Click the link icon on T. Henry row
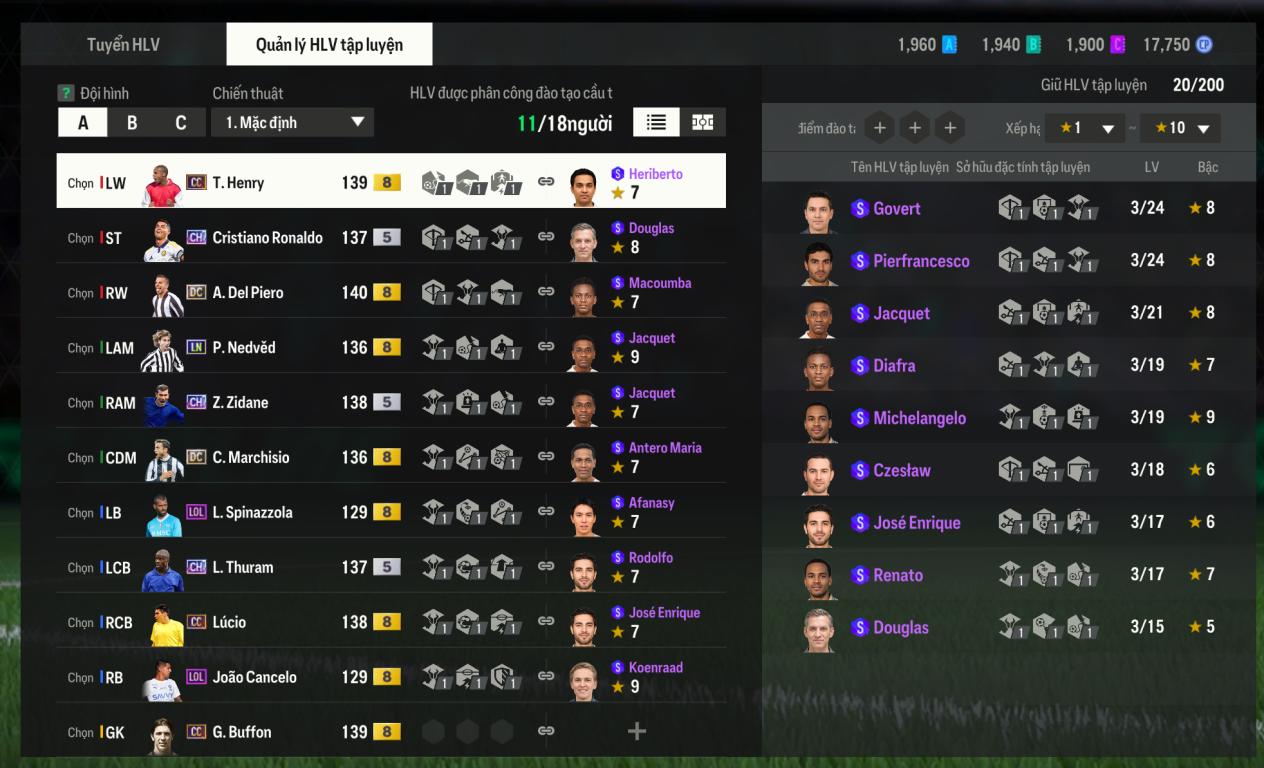Viewport: 1264px width, 768px height. 546,182
